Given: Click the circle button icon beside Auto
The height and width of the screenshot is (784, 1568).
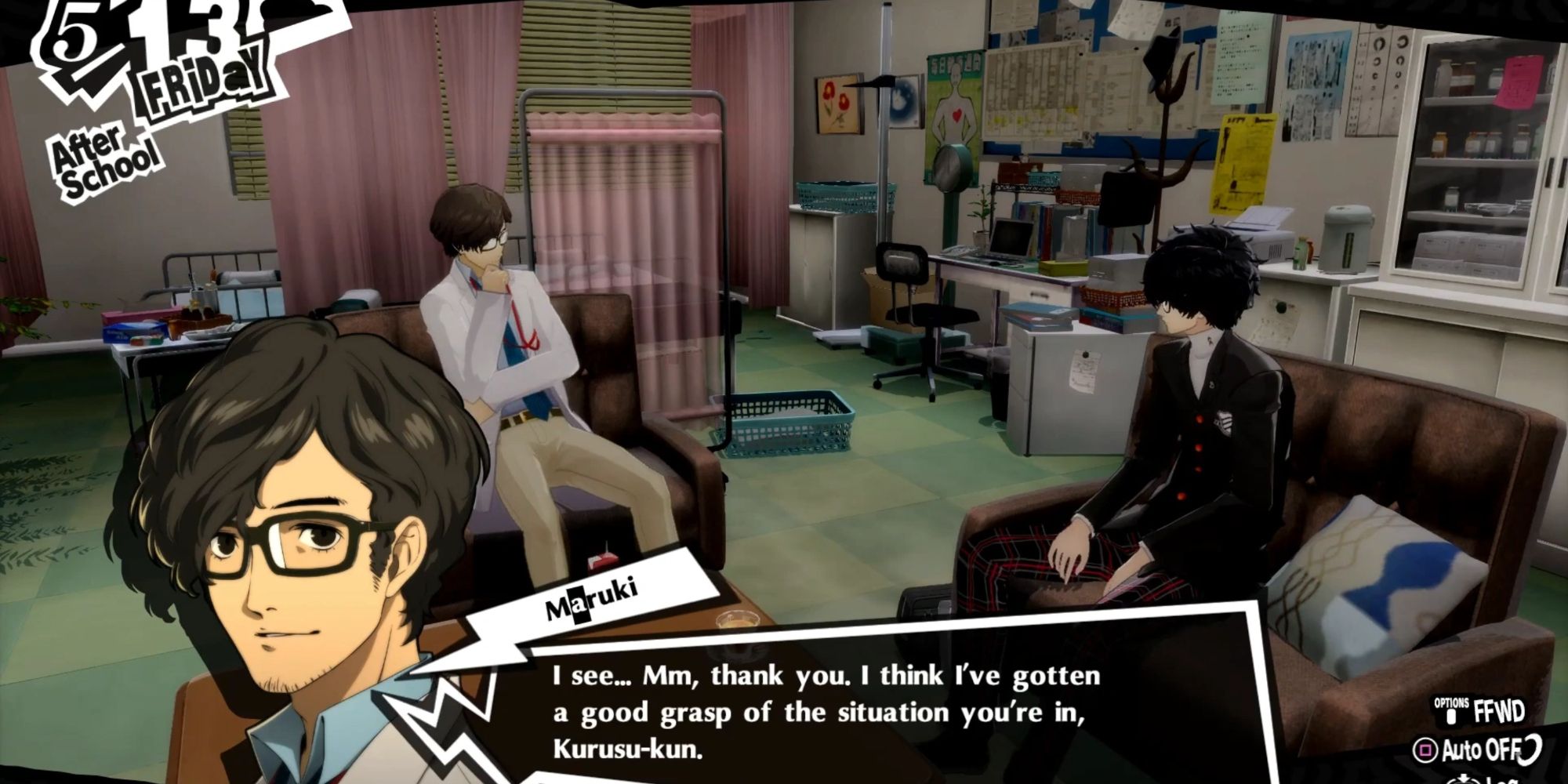Looking at the screenshot, I should point(1427,750).
